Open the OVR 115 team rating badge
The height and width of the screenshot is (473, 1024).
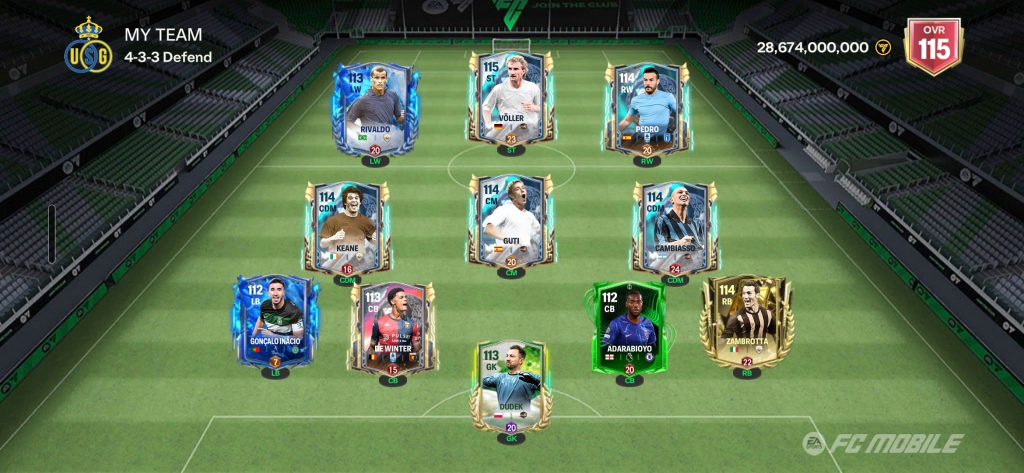pyautogui.click(x=932, y=46)
